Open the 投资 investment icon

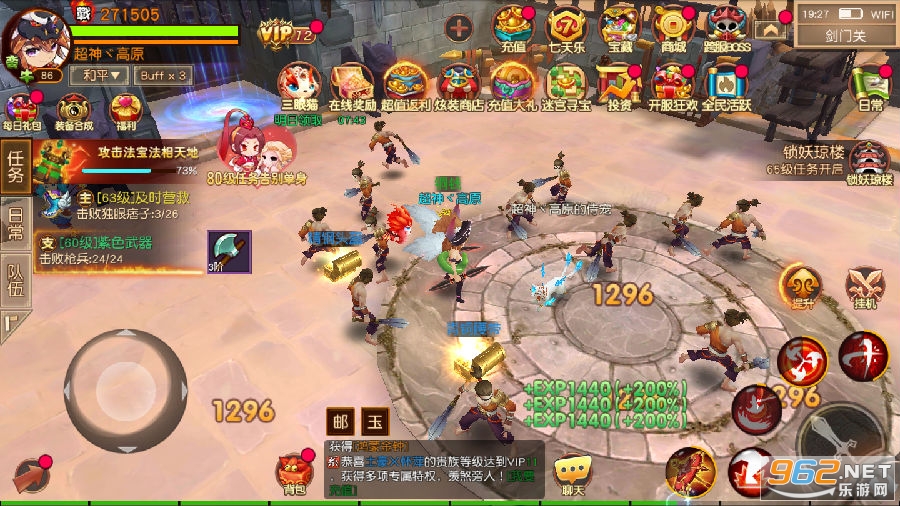pyautogui.click(x=619, y=86)
